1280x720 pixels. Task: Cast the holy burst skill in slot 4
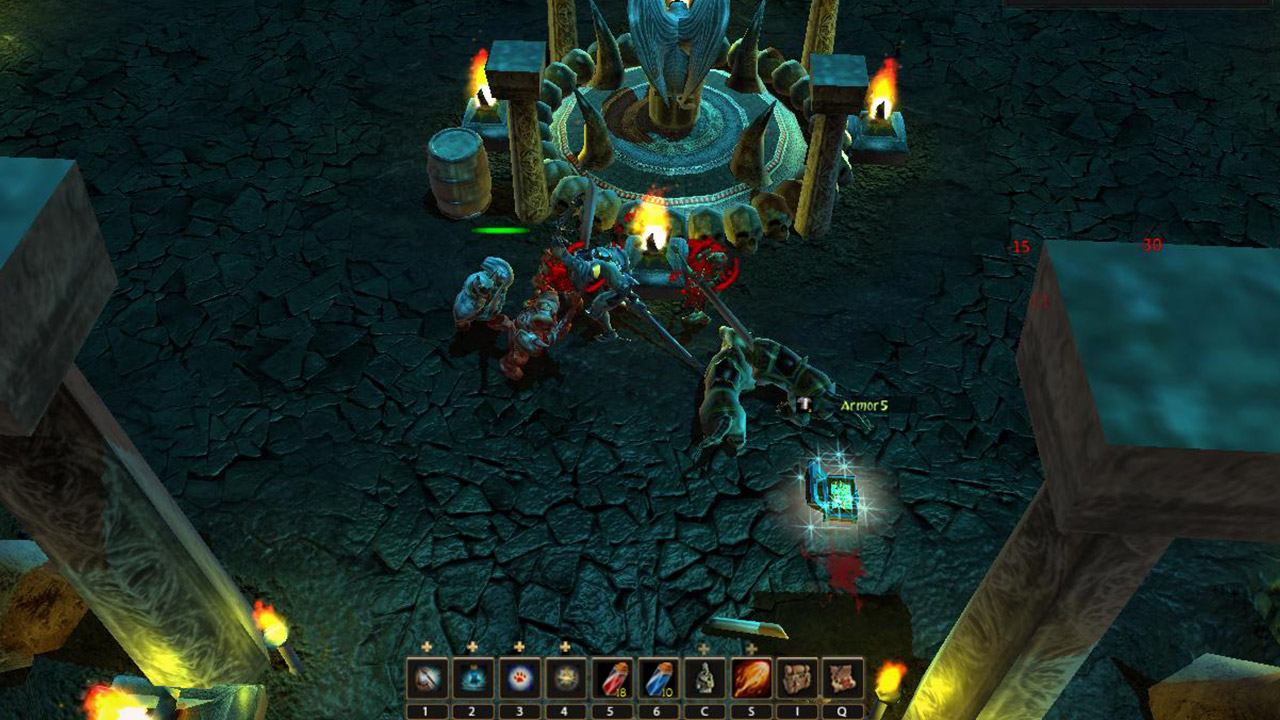[565, 678]
